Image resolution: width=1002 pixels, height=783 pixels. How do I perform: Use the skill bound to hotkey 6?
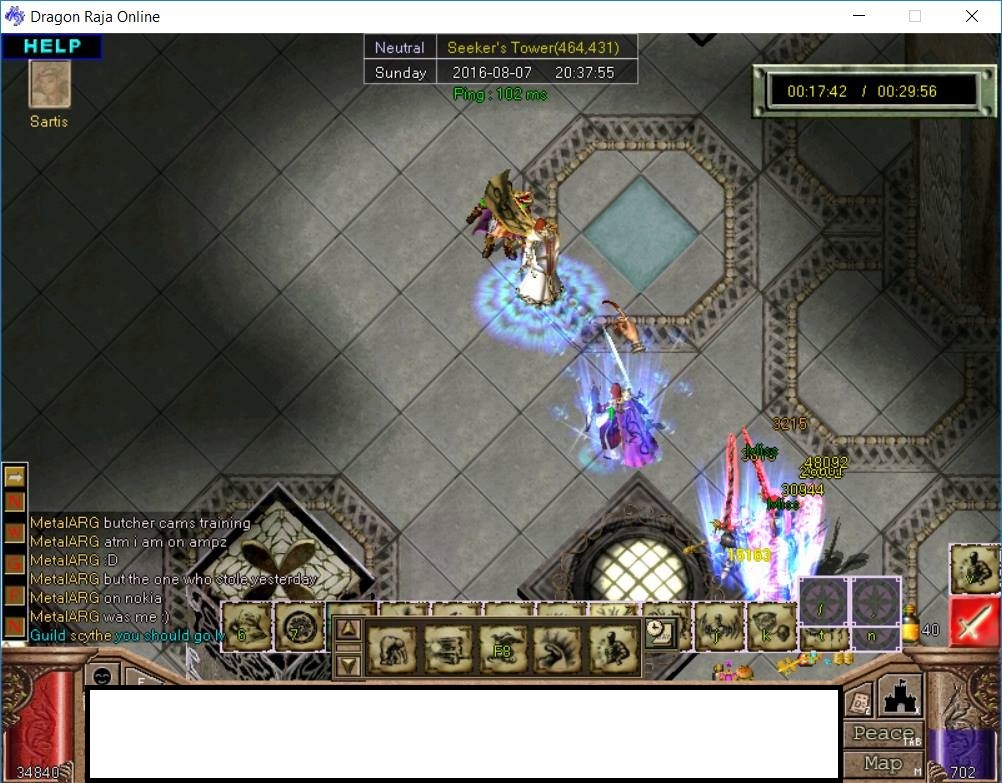(x=244, y=627)
